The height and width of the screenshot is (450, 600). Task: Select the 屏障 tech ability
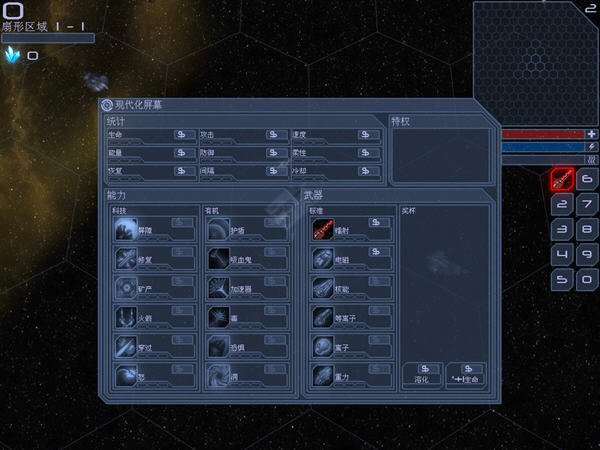[x=127, y=230]
